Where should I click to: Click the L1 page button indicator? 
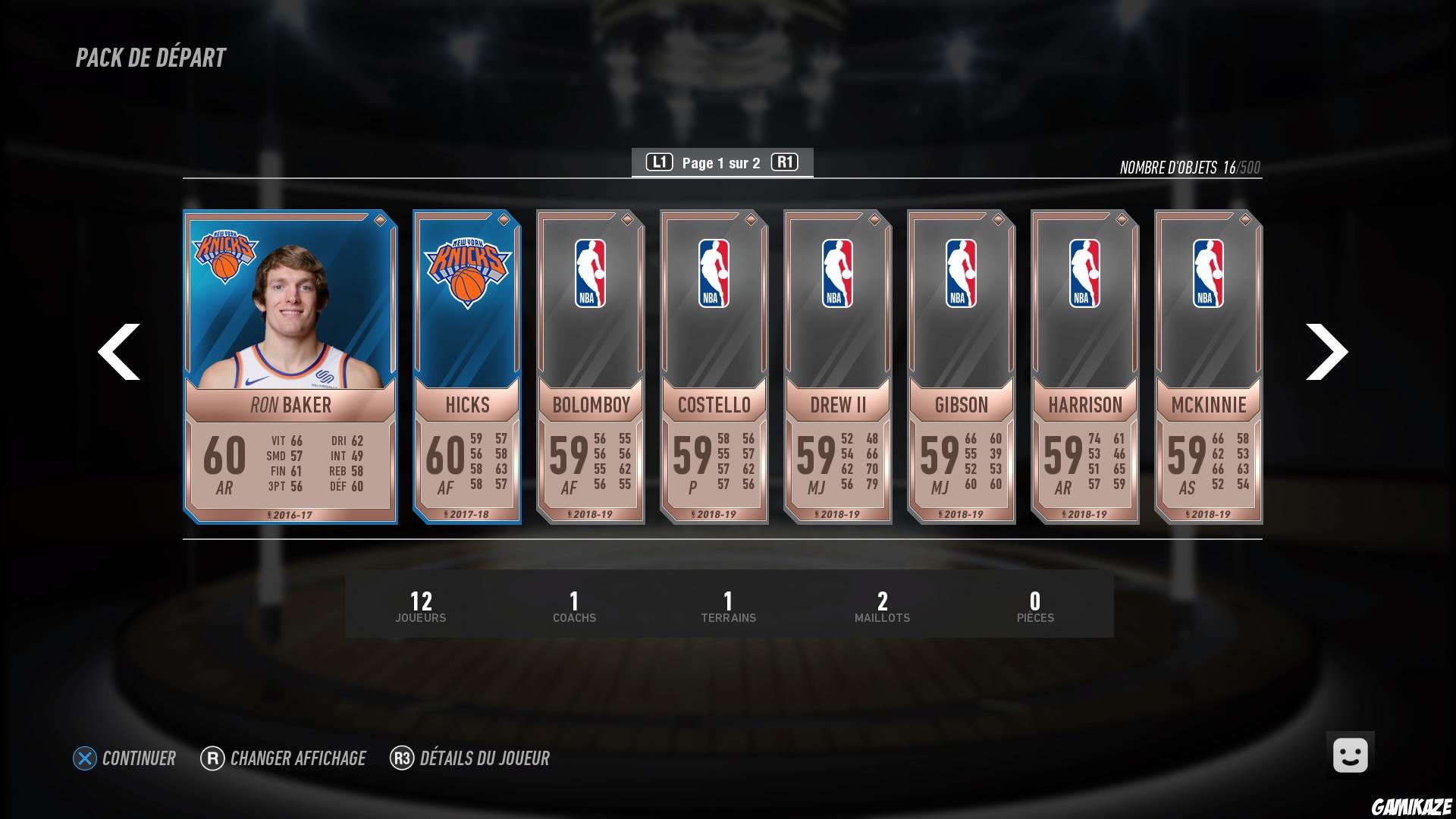[659, 162]
